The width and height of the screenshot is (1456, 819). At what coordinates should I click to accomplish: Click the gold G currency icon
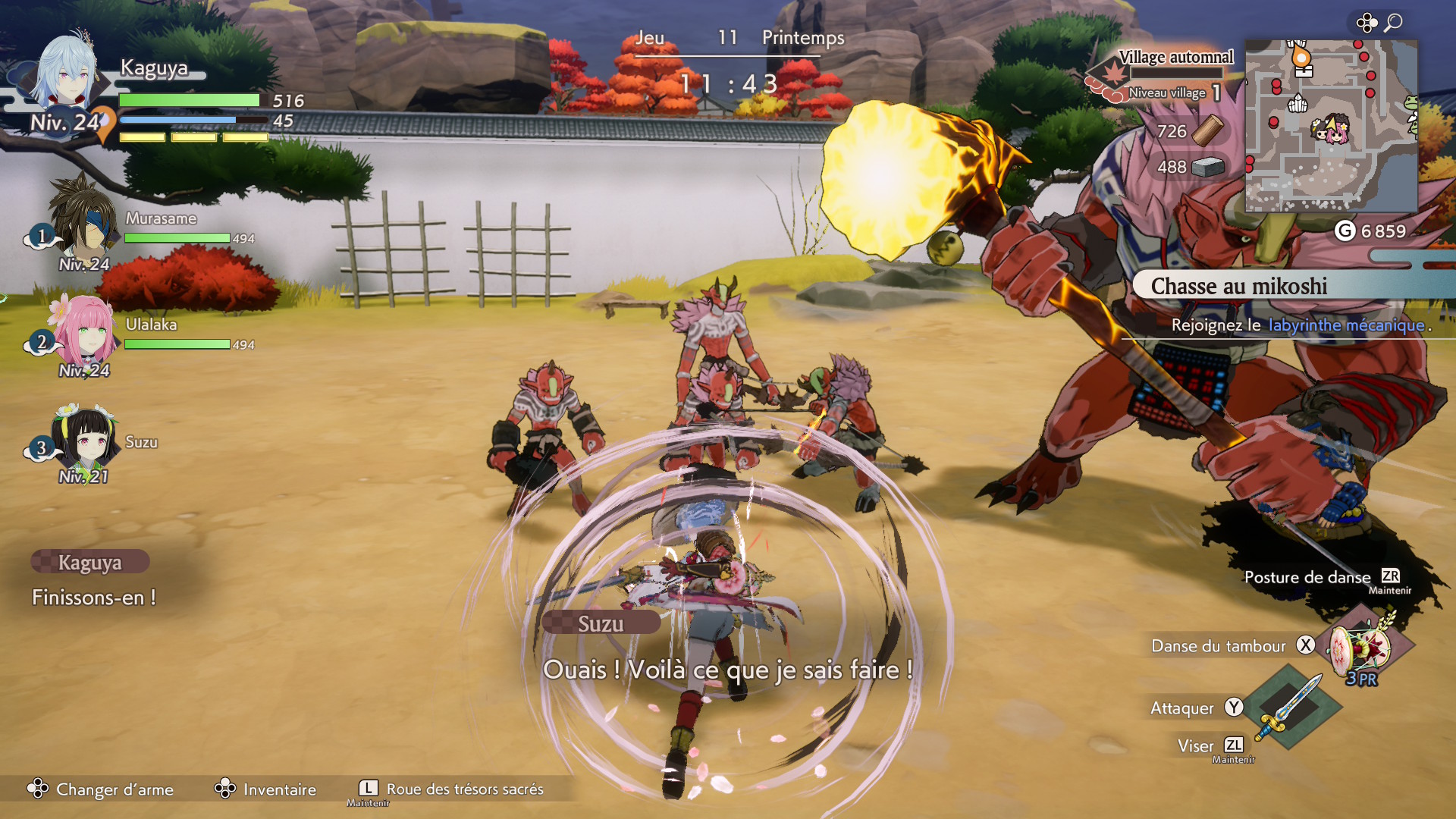click(1345, 231)
